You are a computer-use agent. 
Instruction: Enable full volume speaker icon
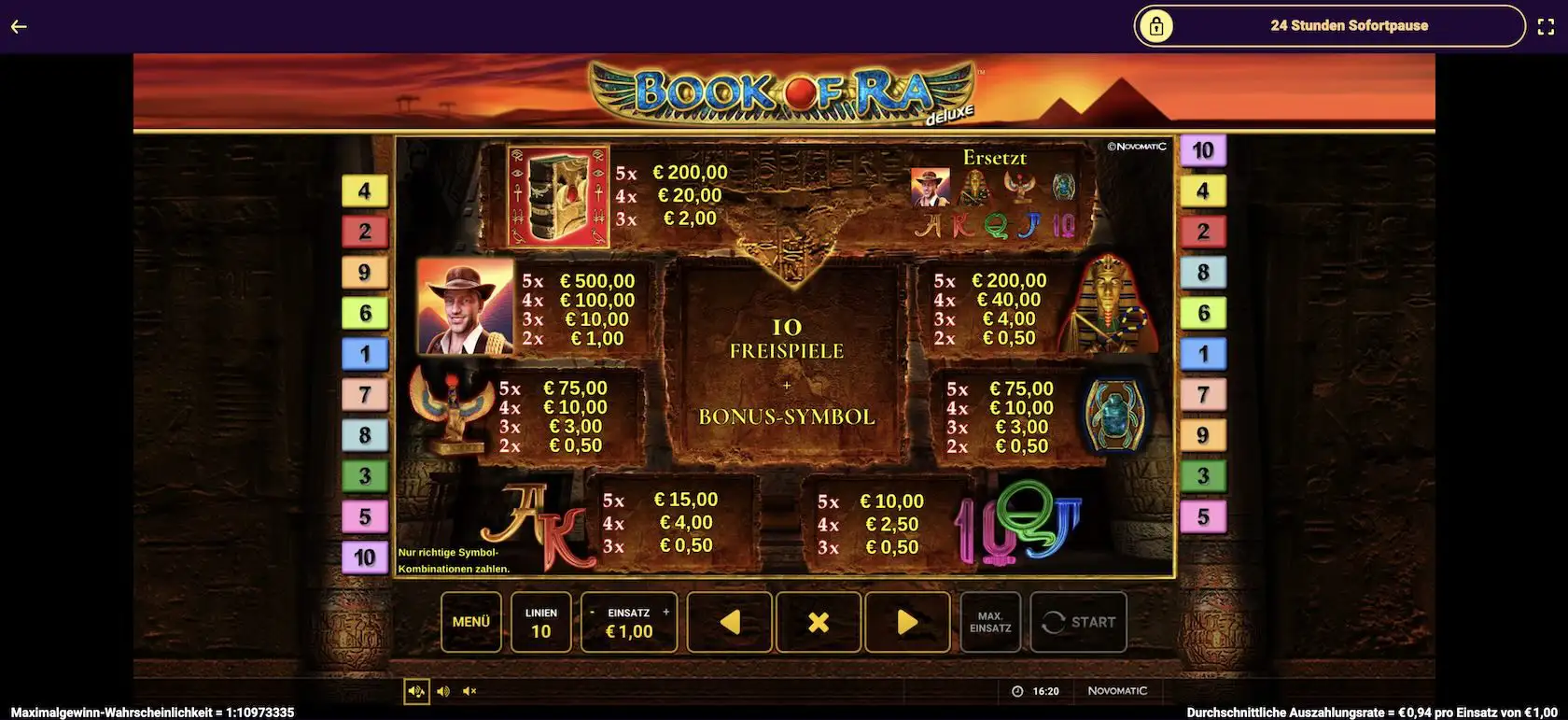(416, 691)
